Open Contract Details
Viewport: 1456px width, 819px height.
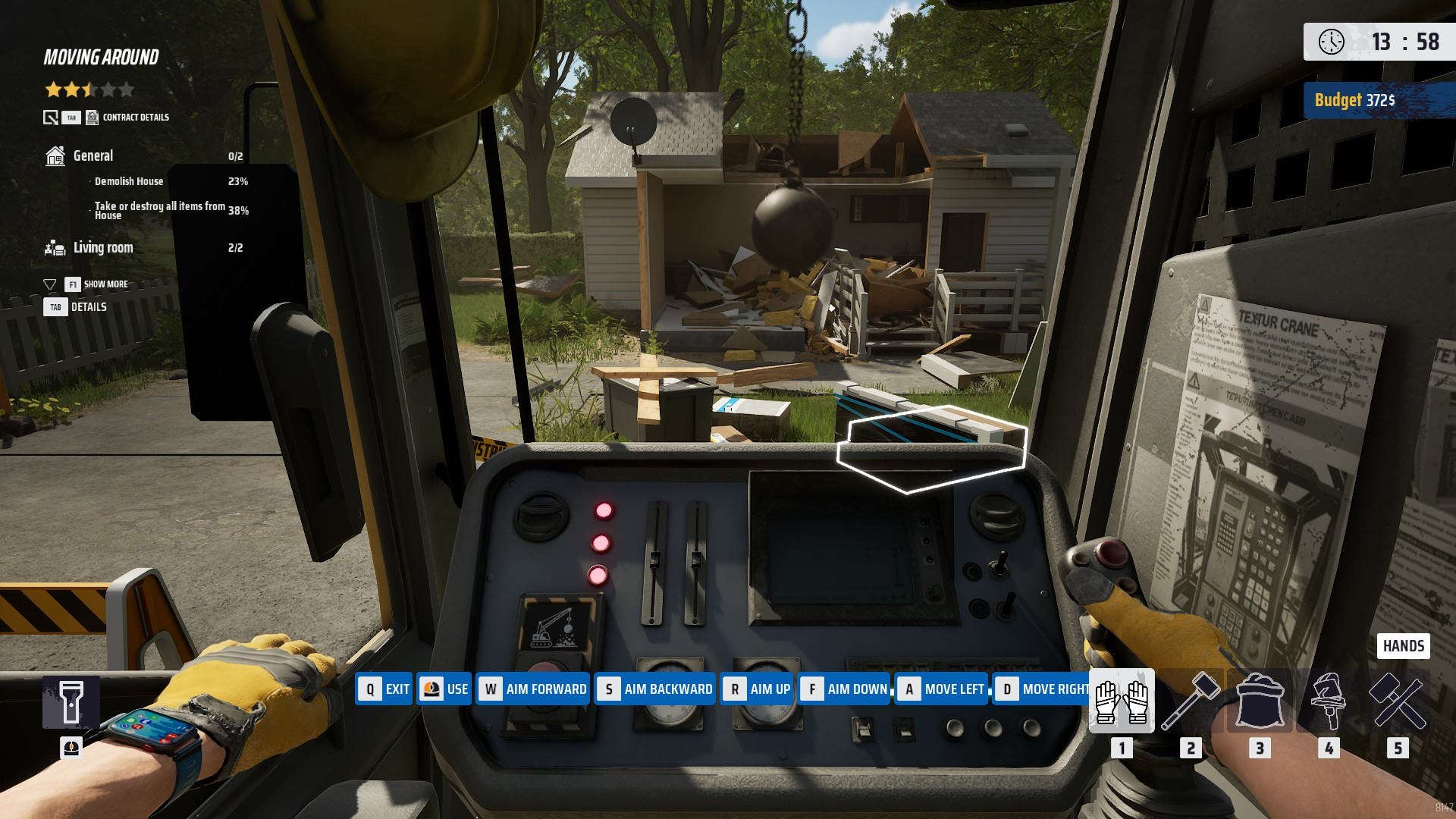(x=135, y=118)
